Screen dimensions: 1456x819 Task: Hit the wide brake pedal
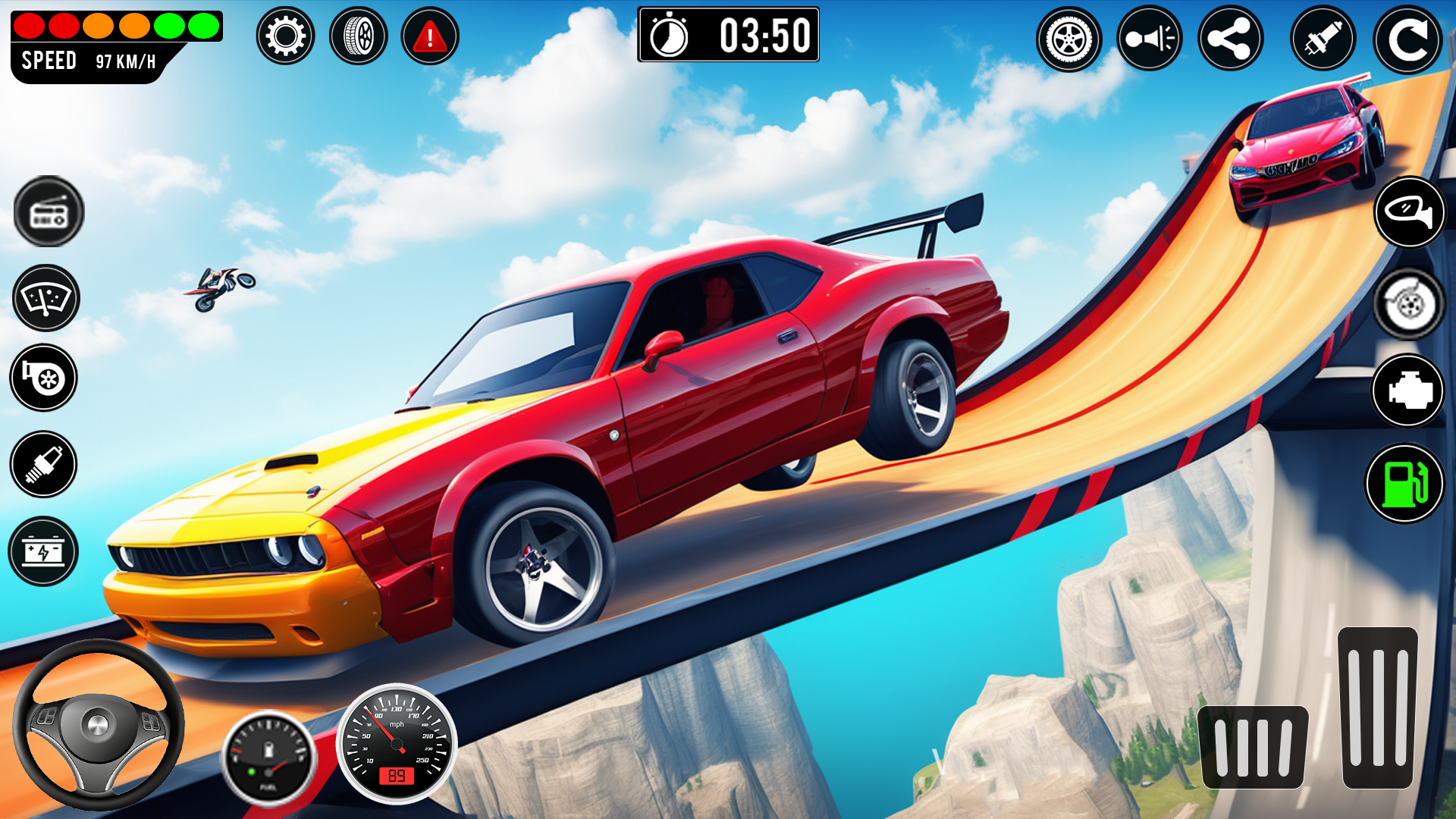[x=1253, y=747]
